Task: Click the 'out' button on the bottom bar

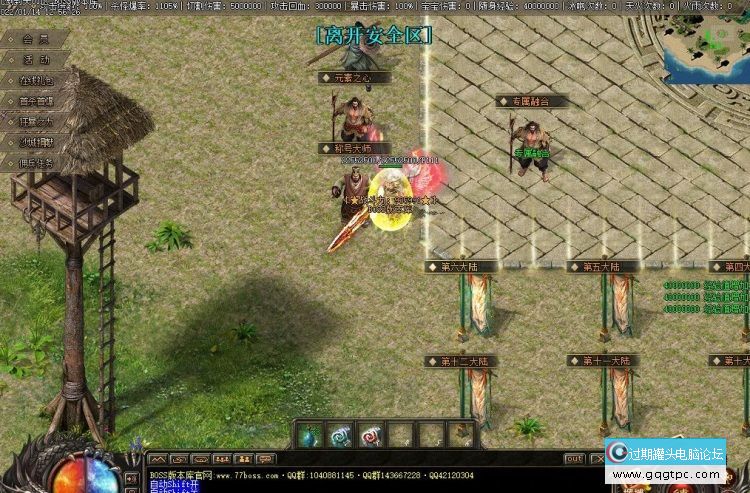Action: click(573, 459)
